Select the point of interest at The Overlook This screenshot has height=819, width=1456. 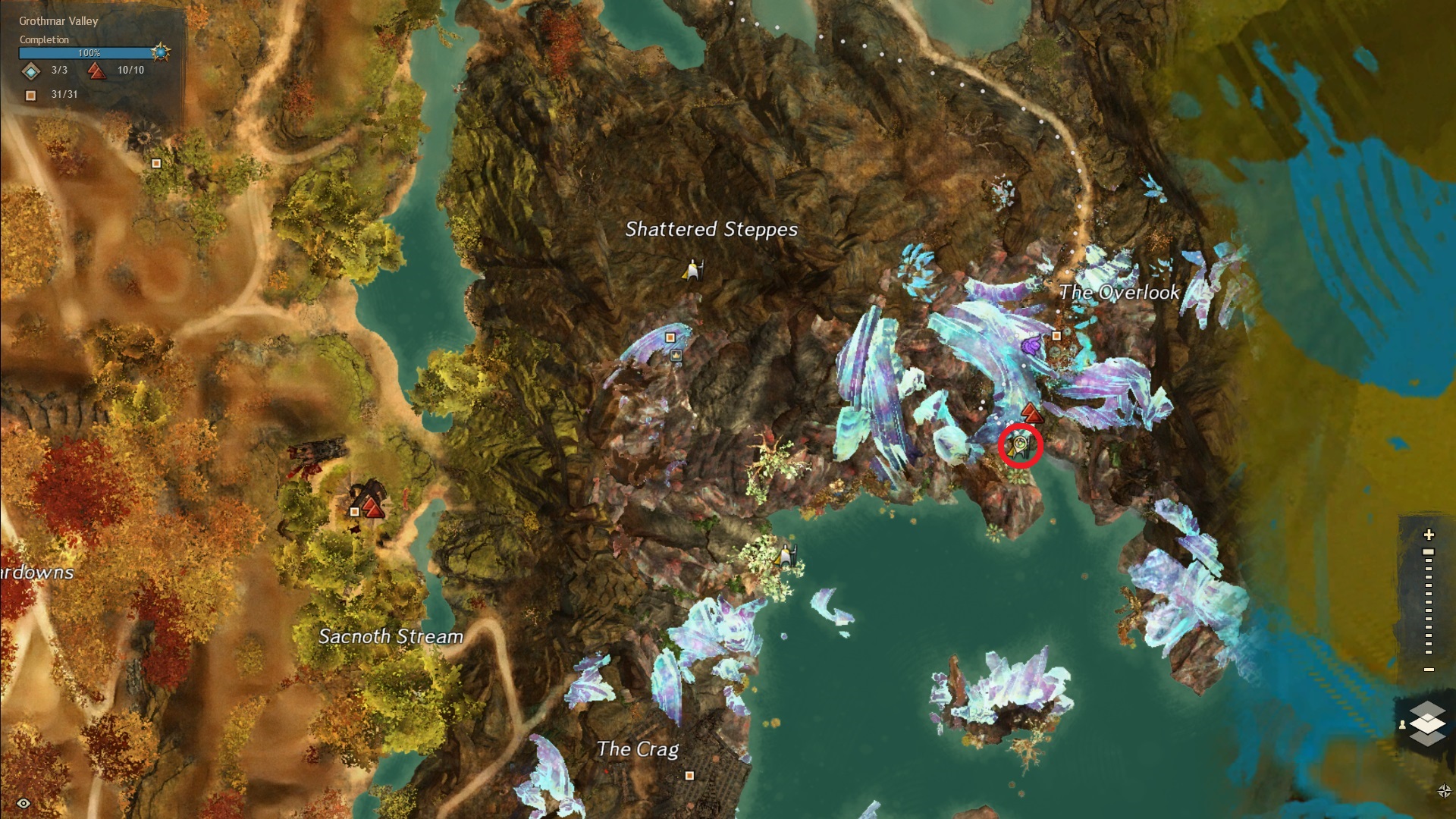coord(1056,336)
